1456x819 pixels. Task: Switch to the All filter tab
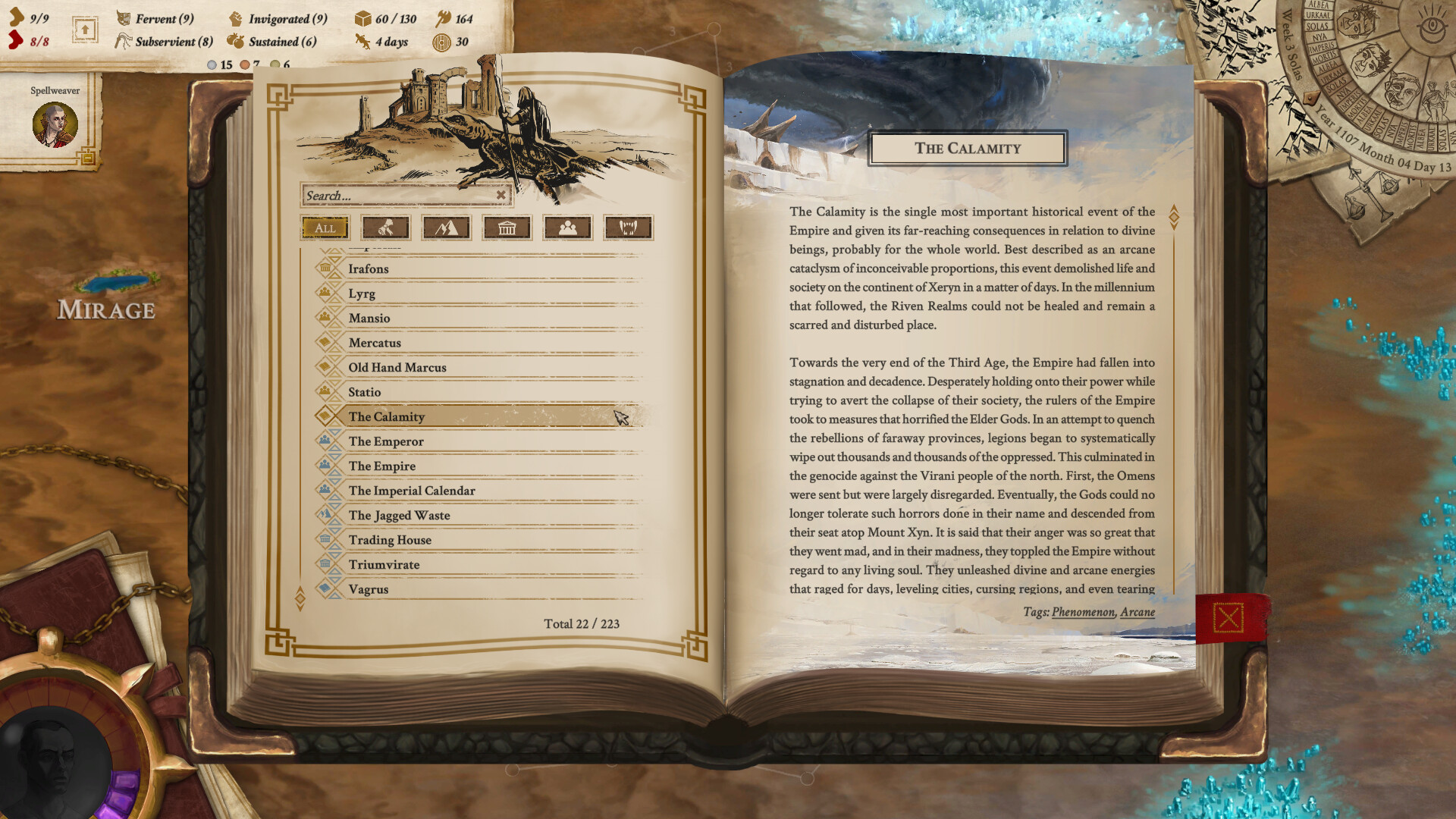pyautogui.click(x=324, y=227)
